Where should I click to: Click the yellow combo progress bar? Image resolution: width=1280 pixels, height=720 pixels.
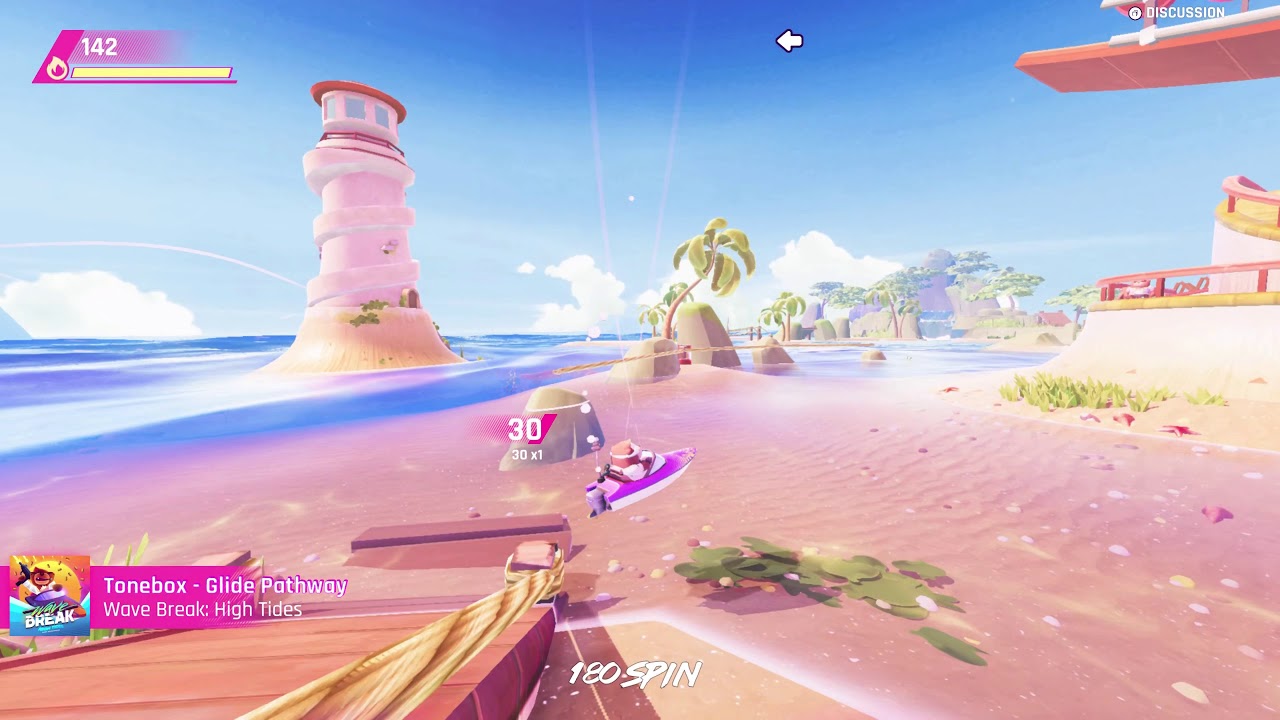150,71
